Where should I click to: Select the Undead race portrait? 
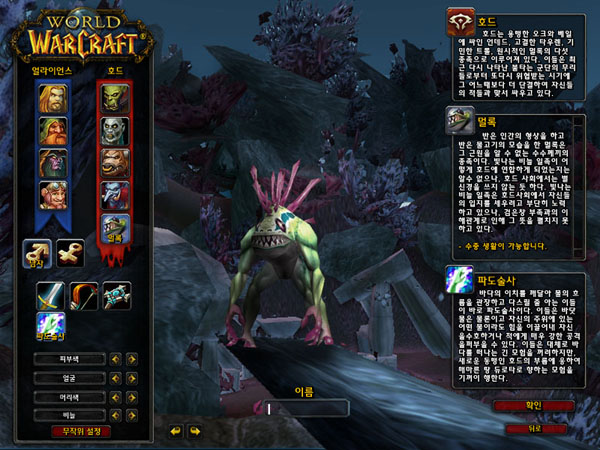point(113,131)
